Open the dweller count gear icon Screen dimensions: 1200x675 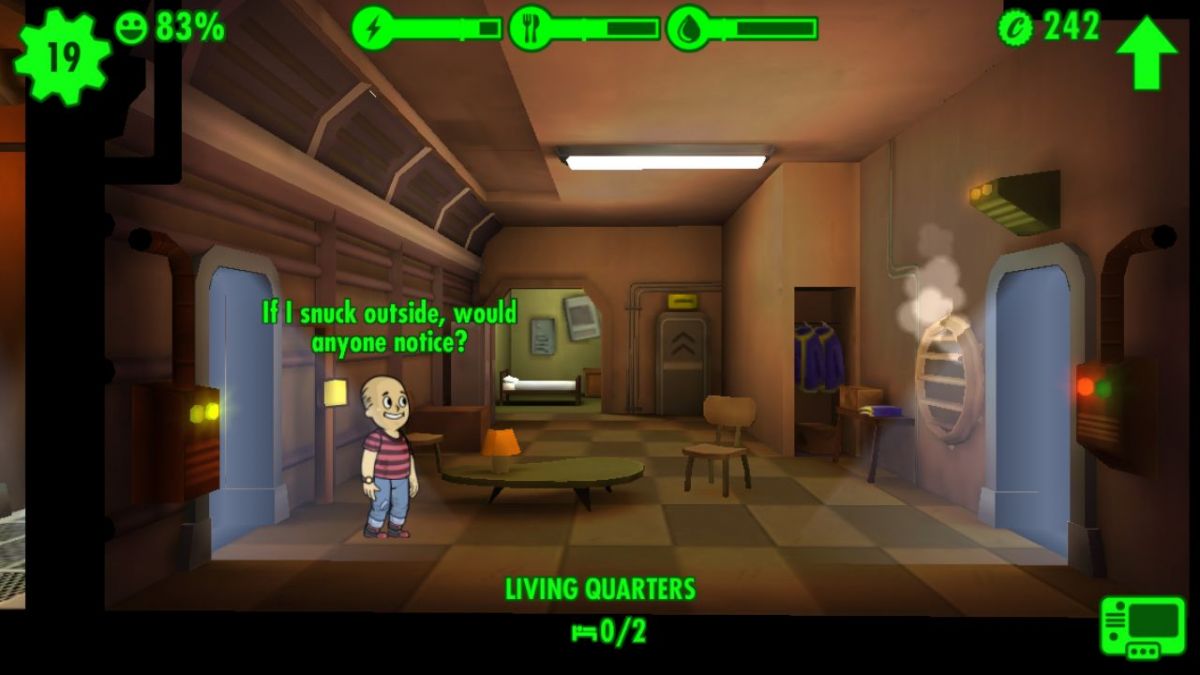[61, 56]
